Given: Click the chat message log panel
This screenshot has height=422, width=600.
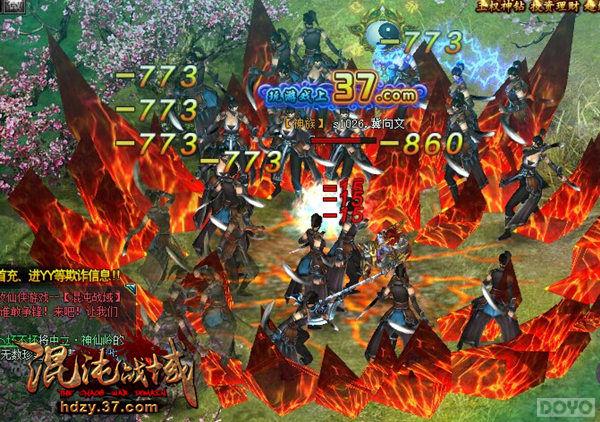Looking at the screenshot, I should pos(60,310).
